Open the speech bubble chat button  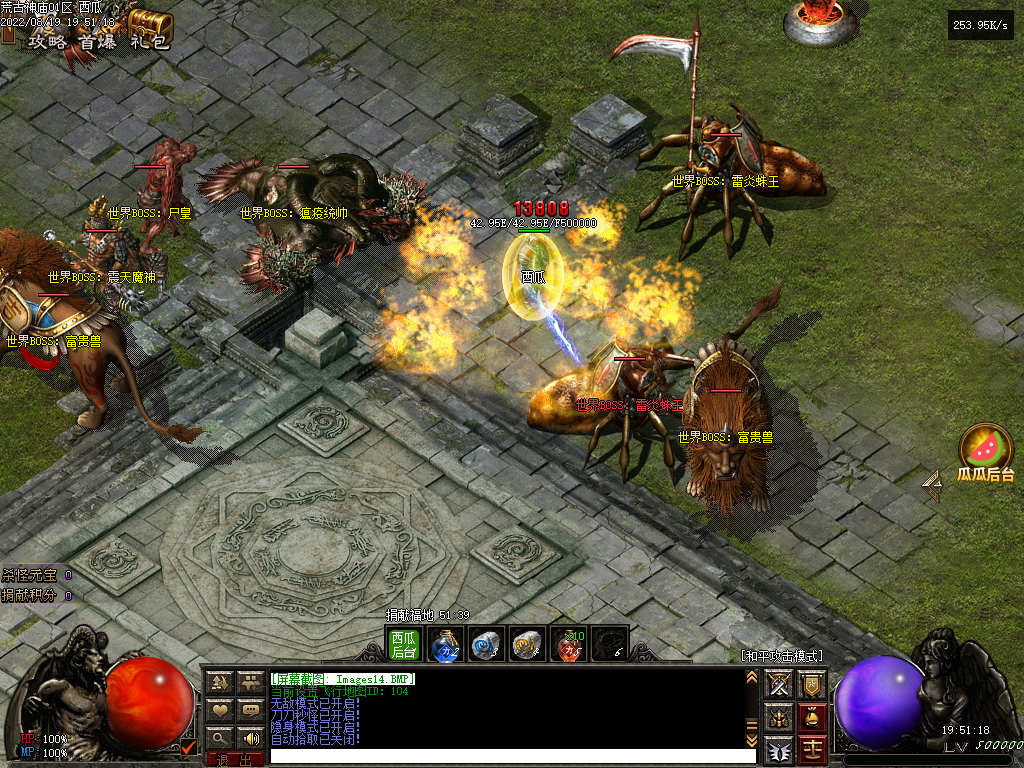click(250, 711)
